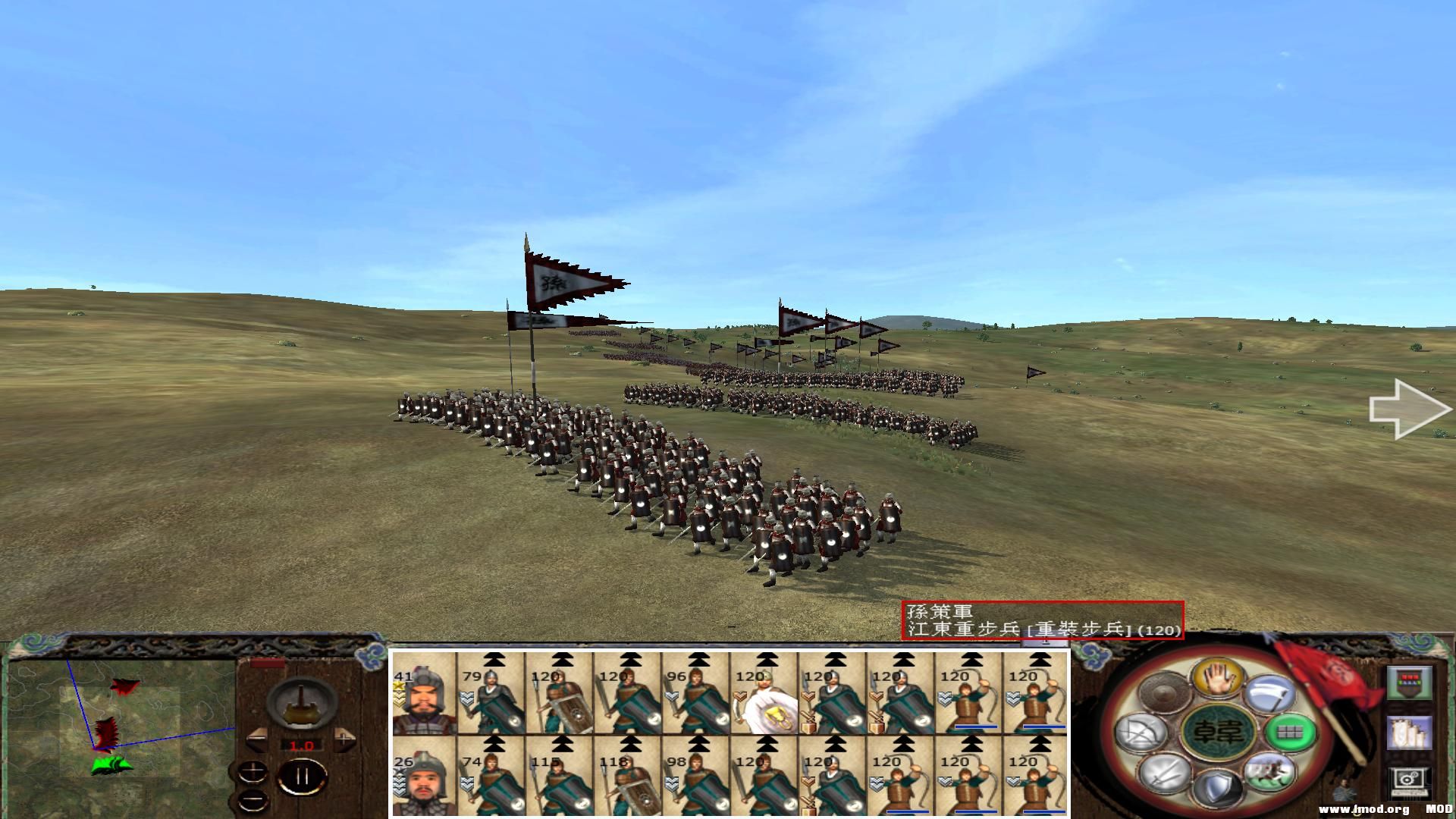Increase game speed with the plus arrow
This screenshot has height=819, width=1456.
[x=344, y=739]
